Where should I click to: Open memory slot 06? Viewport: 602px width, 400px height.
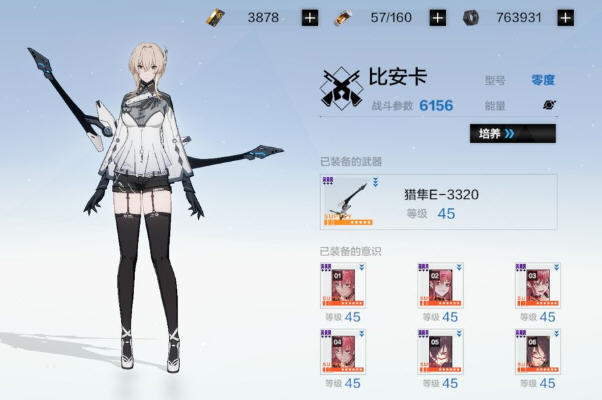click(x=538, y=352)
